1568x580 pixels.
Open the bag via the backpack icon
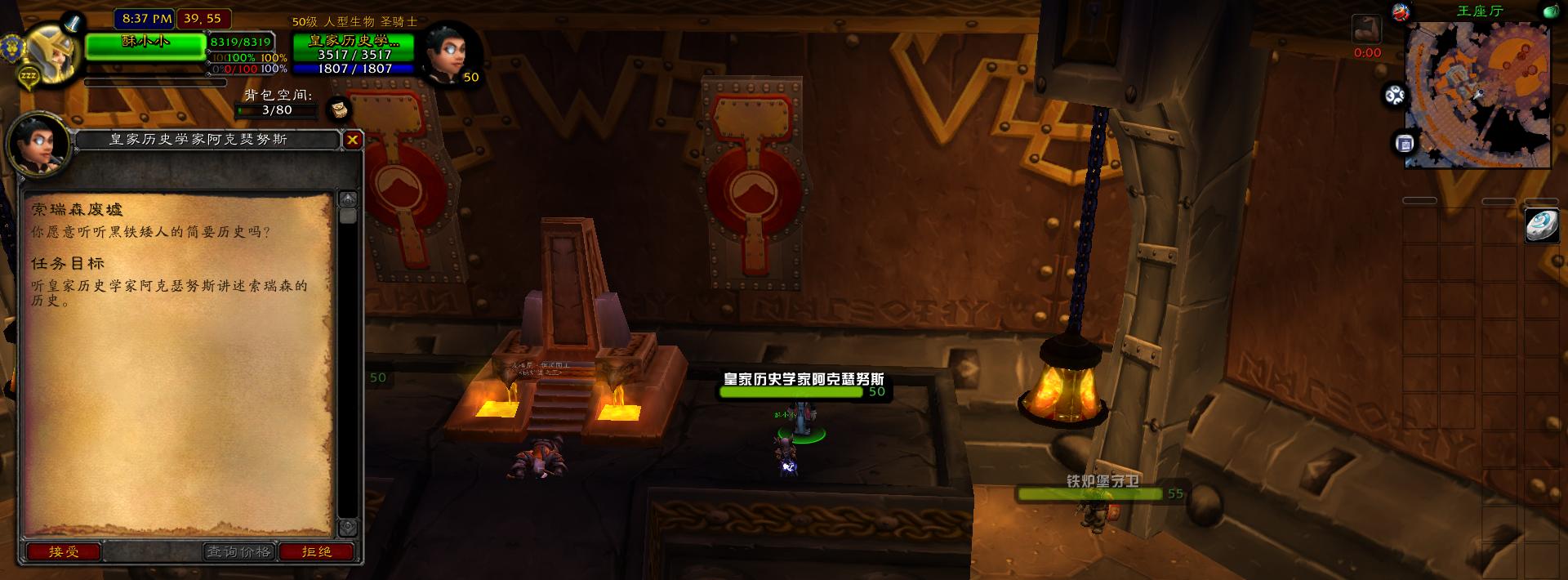[x=339, y=109]
